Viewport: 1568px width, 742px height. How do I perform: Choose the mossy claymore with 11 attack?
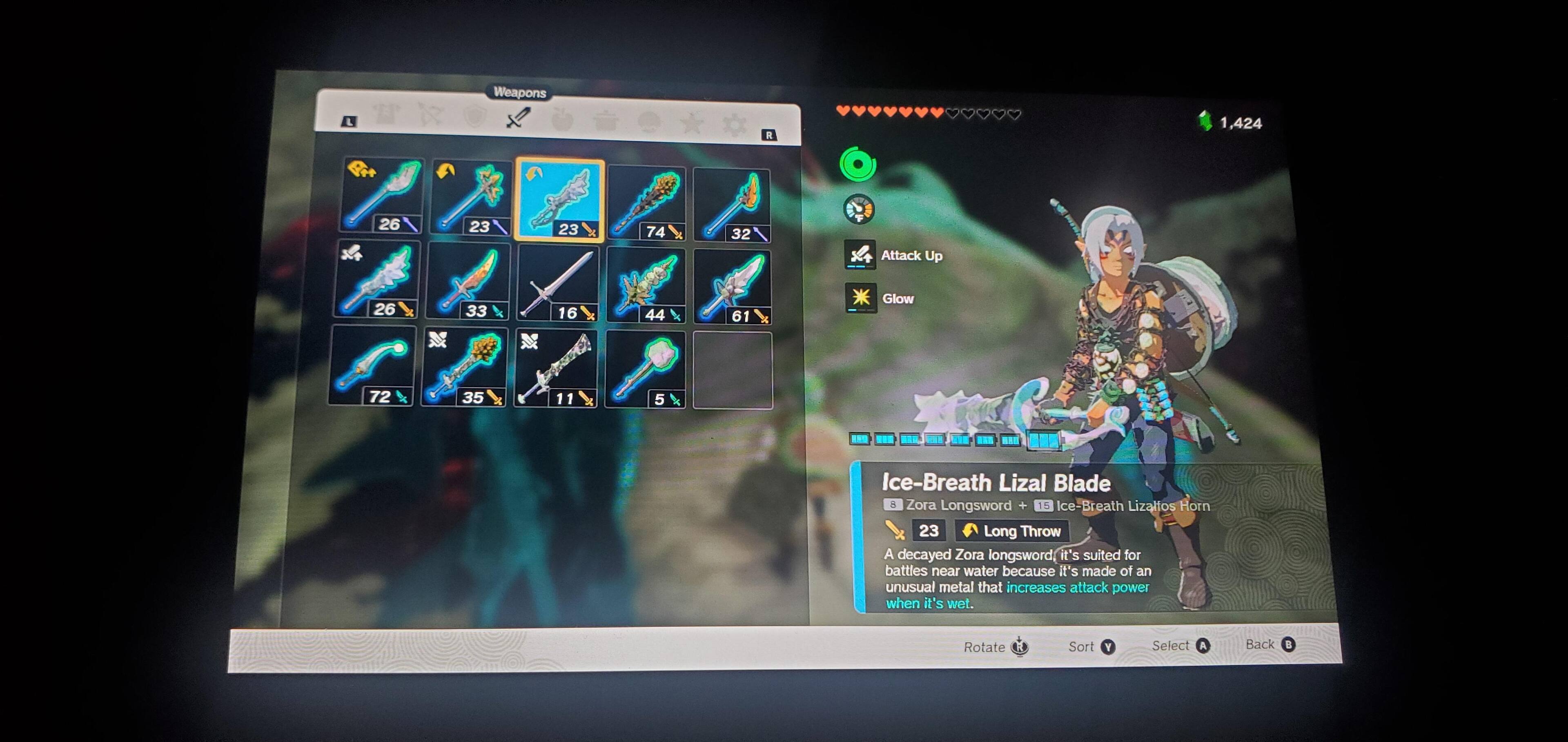tap(555, 370)
